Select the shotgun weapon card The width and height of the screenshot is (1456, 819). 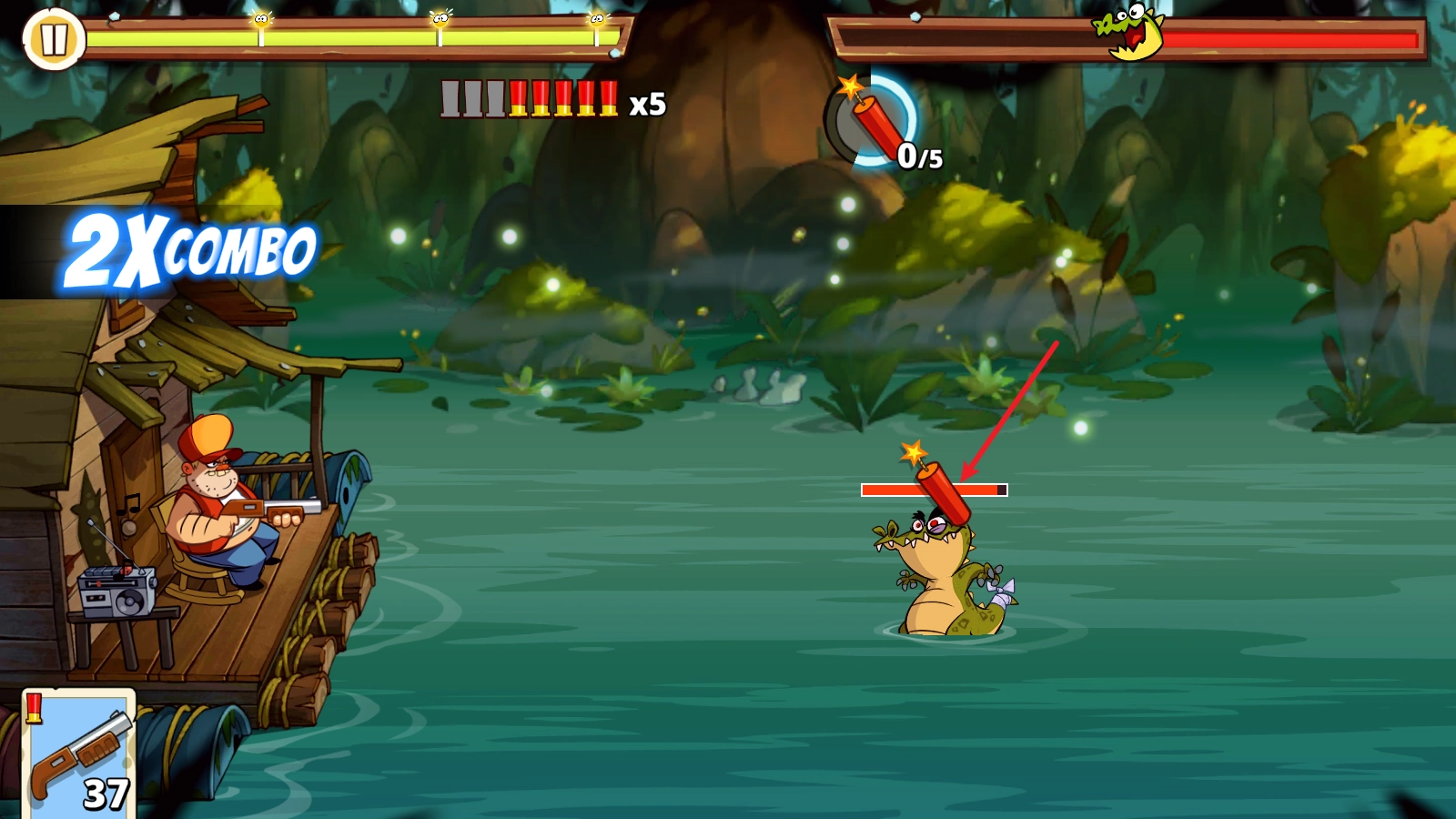coord(79,753)
